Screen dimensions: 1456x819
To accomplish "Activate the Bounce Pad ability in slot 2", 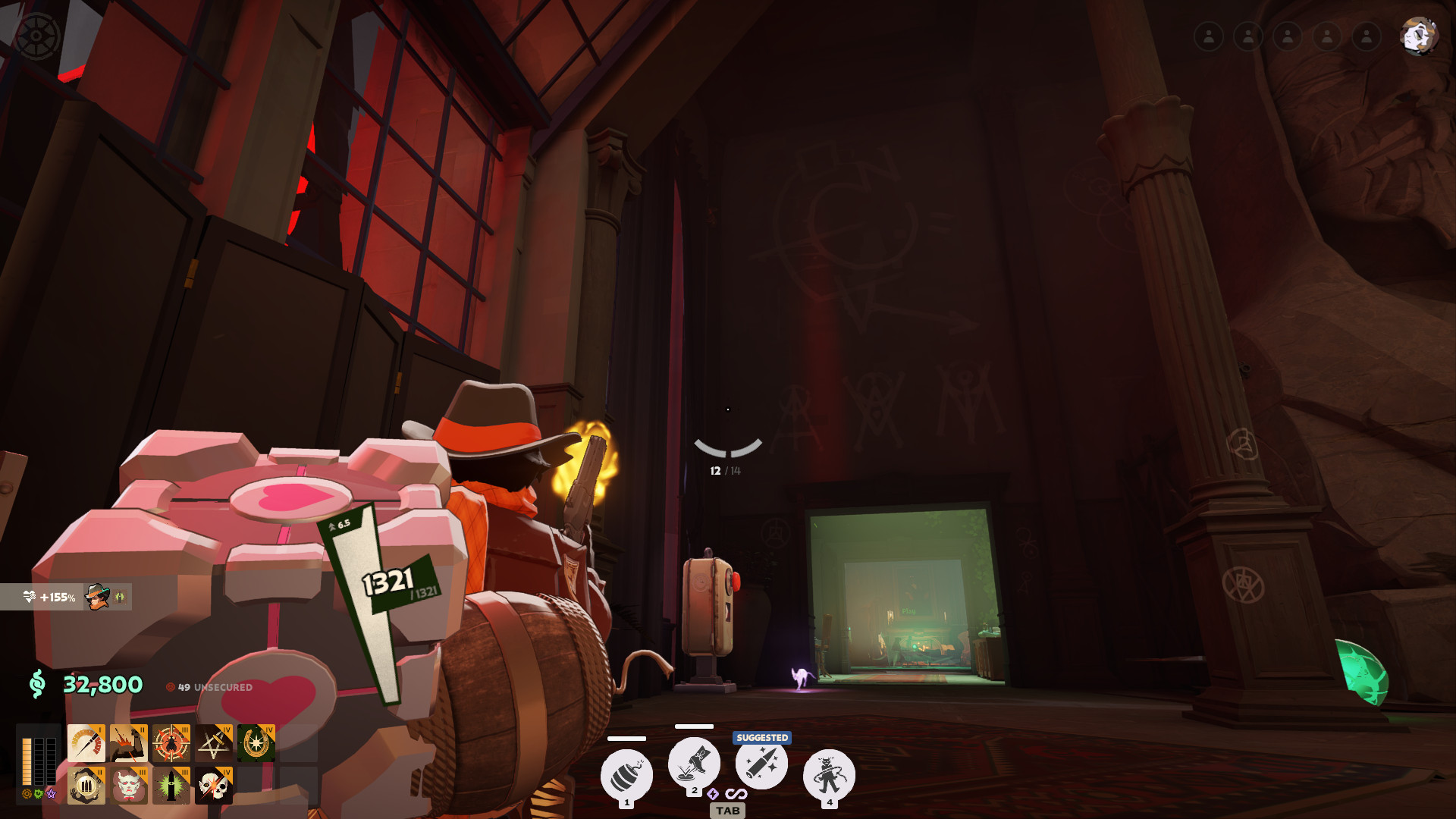I will point(693,767).
